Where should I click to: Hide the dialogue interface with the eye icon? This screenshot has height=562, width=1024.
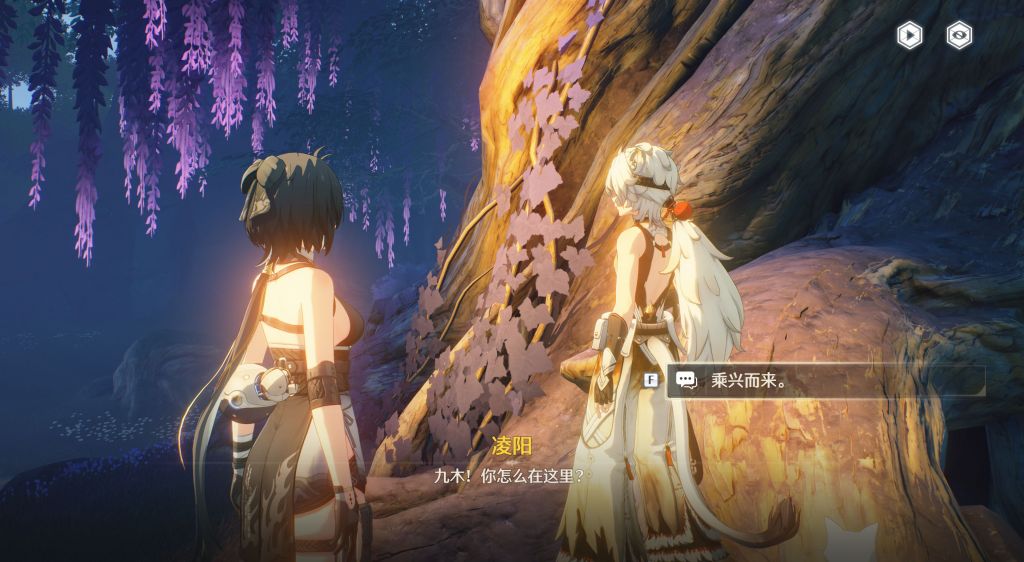(959, 36)
